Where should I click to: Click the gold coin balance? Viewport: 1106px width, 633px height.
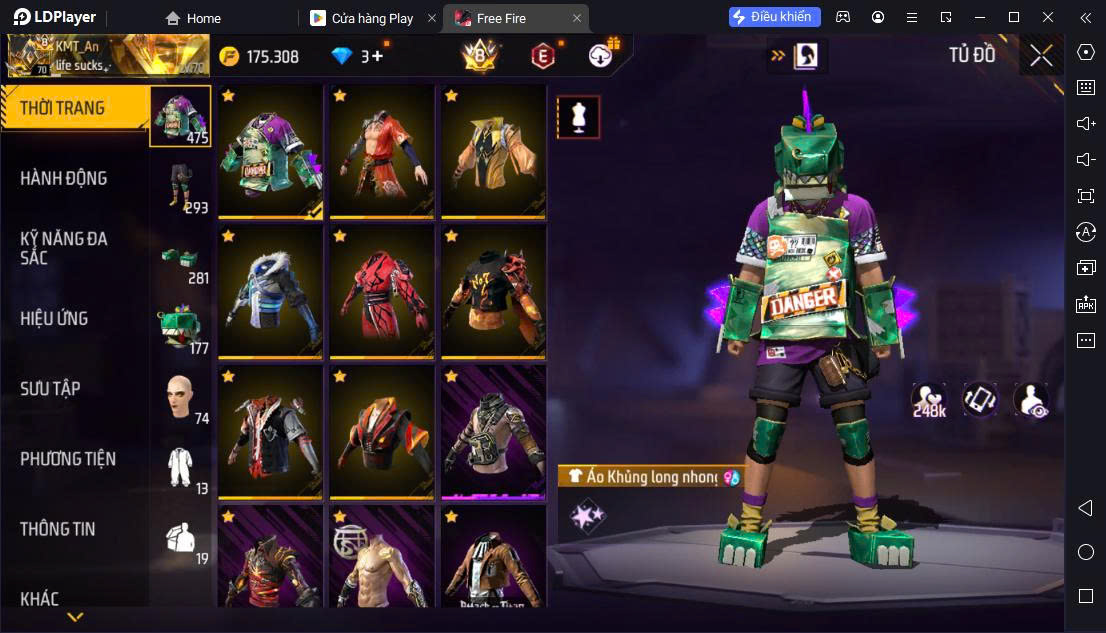tap(260, 56)
